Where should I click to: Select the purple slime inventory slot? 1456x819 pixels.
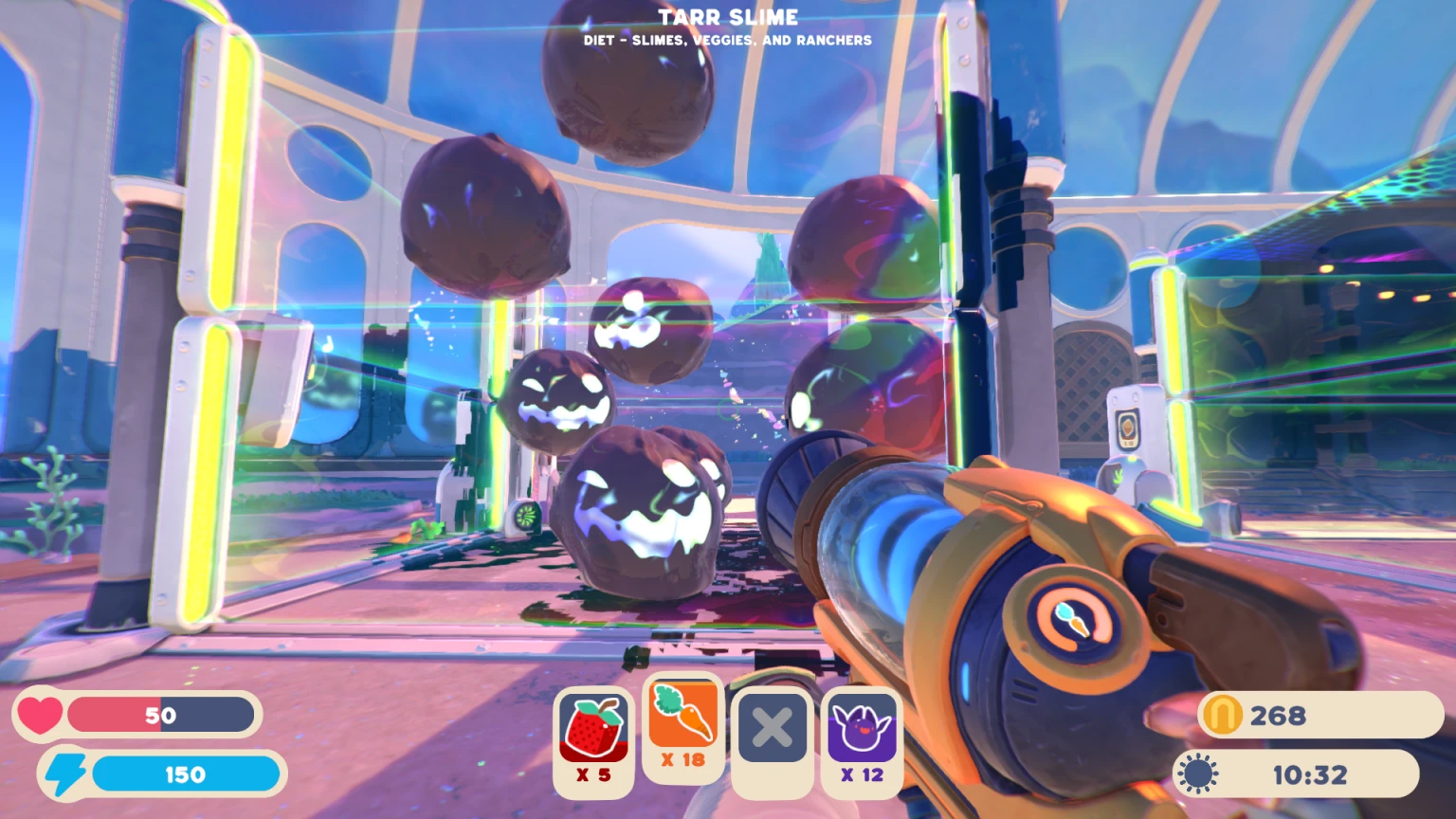860,728
